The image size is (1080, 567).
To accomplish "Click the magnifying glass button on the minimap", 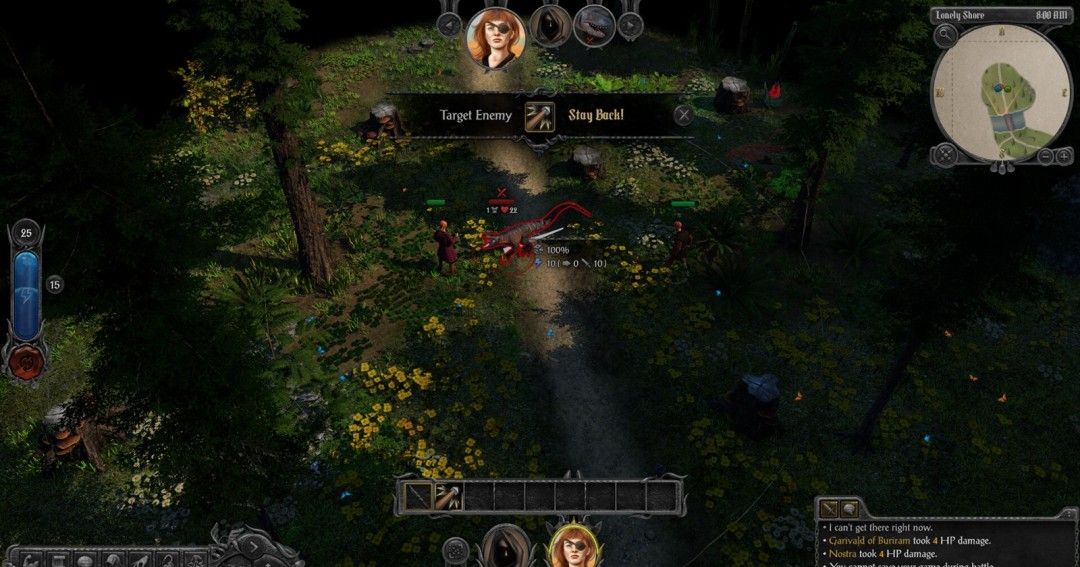I will pyautogui.click(x=945, y=36).
